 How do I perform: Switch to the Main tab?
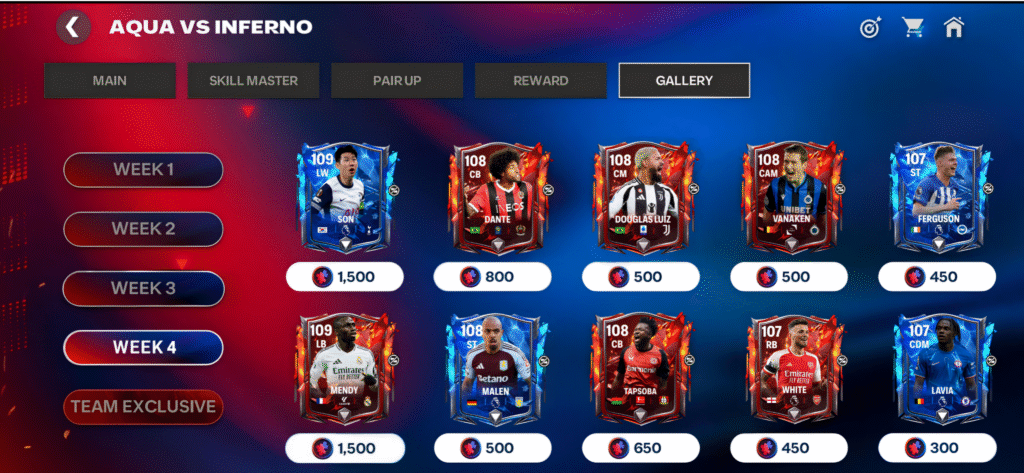tap(109, 81)
